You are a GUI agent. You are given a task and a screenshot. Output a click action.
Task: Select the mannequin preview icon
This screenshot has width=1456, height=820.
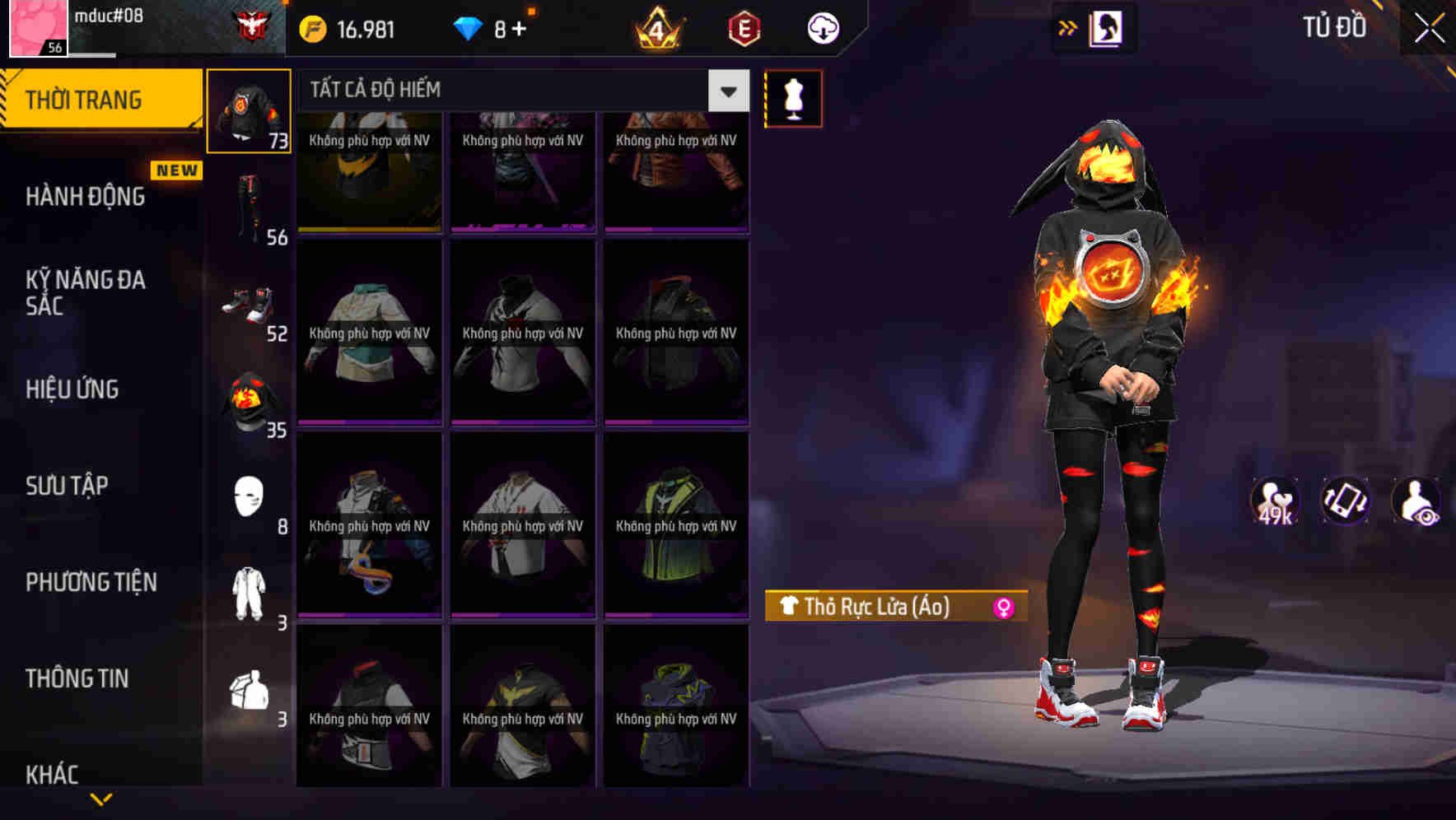click(x=793, y=98)
